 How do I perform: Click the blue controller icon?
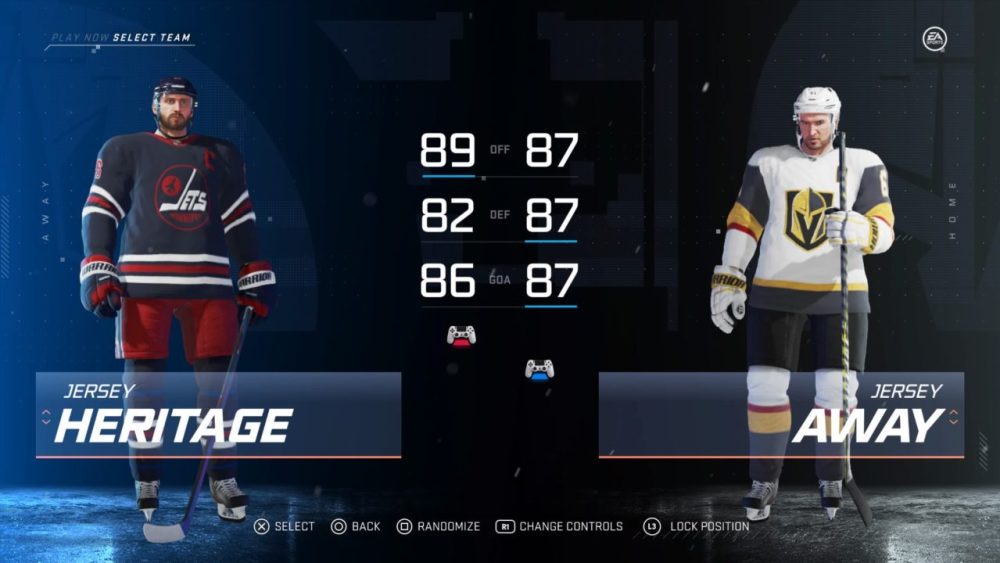(540, 370)
